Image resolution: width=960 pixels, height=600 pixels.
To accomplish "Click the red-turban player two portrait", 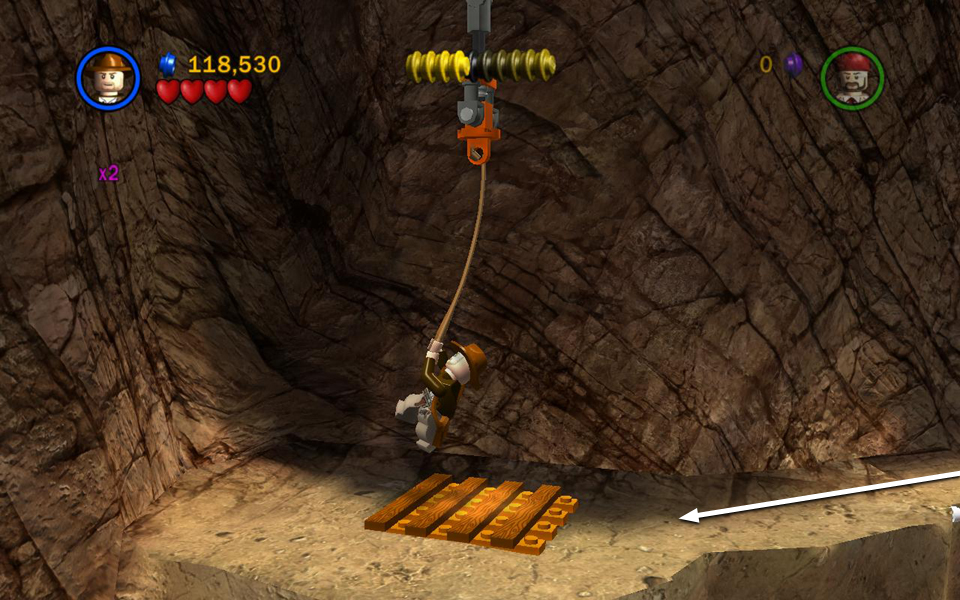I will [x=852, y=78].
